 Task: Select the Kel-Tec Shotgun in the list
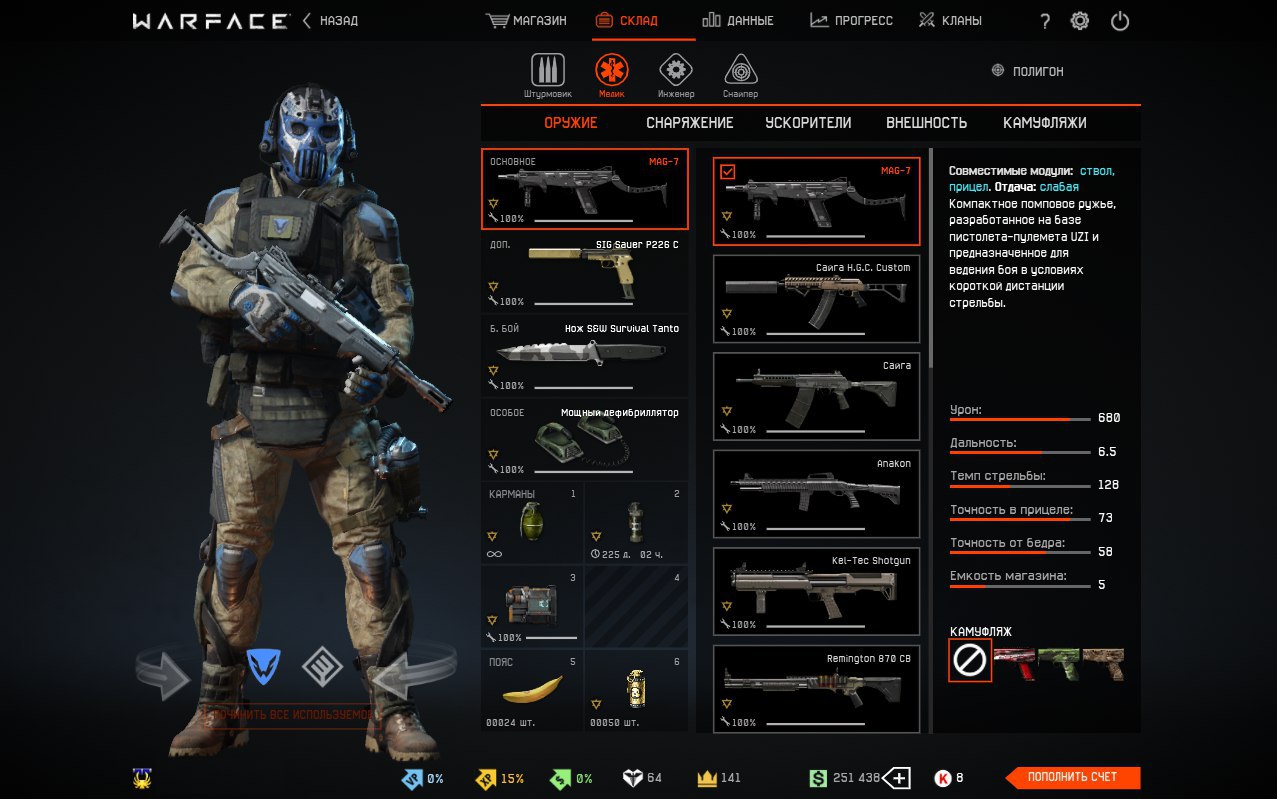pyautogui.click(x=816, y=591)
